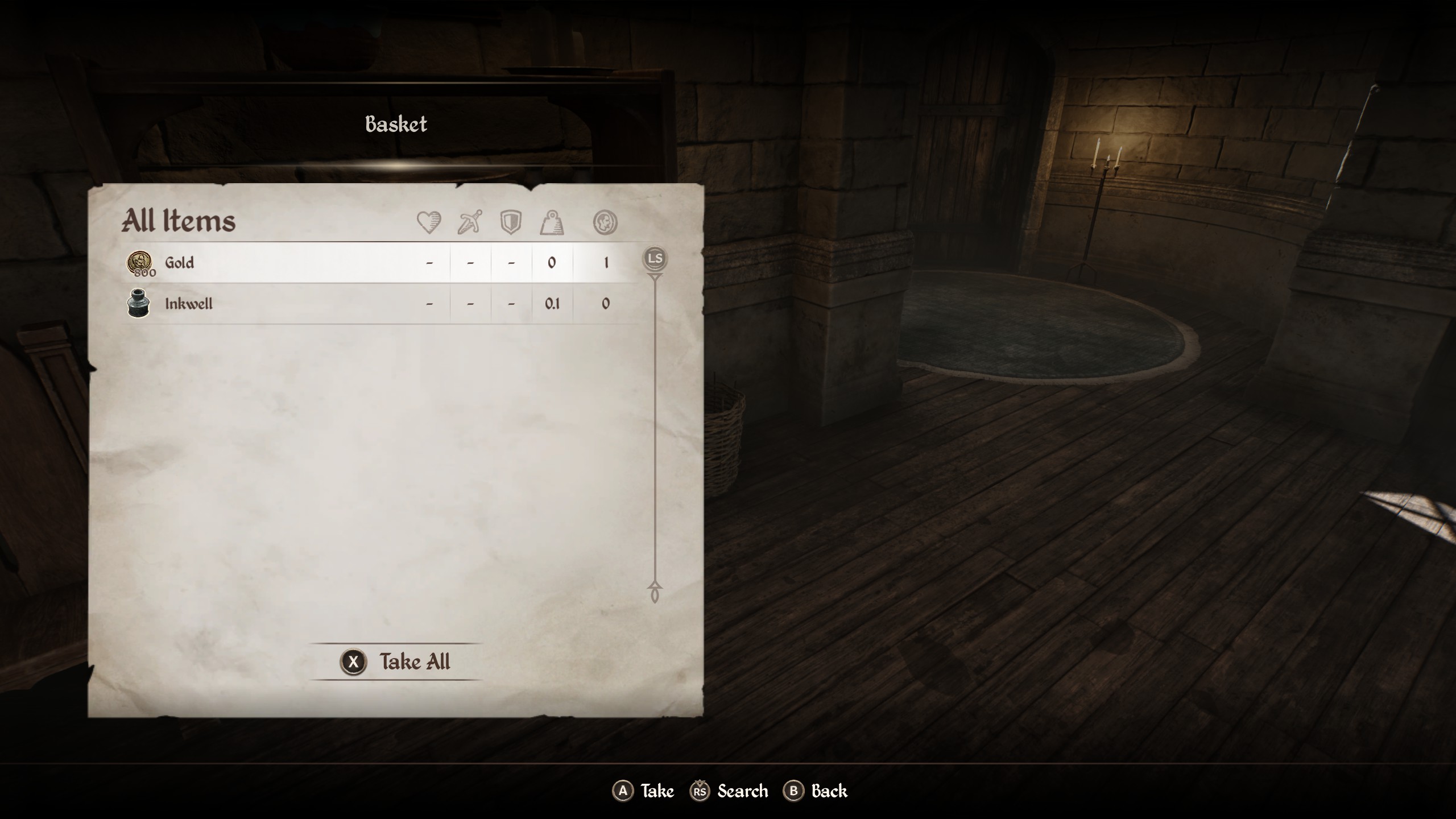
Task: Select the shield (defense) column icon
Action: click(511, 222)
